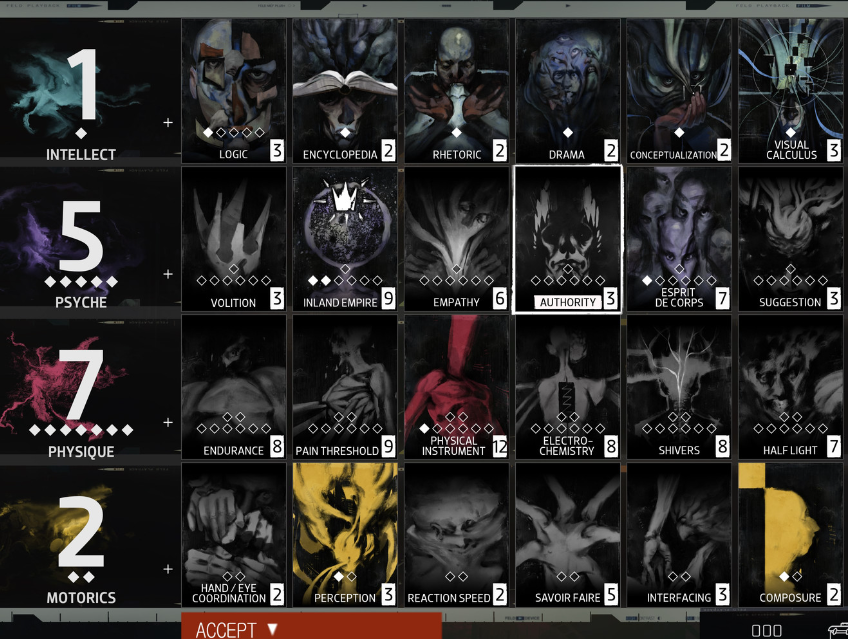Select the Logic skill card

point(234,90)
